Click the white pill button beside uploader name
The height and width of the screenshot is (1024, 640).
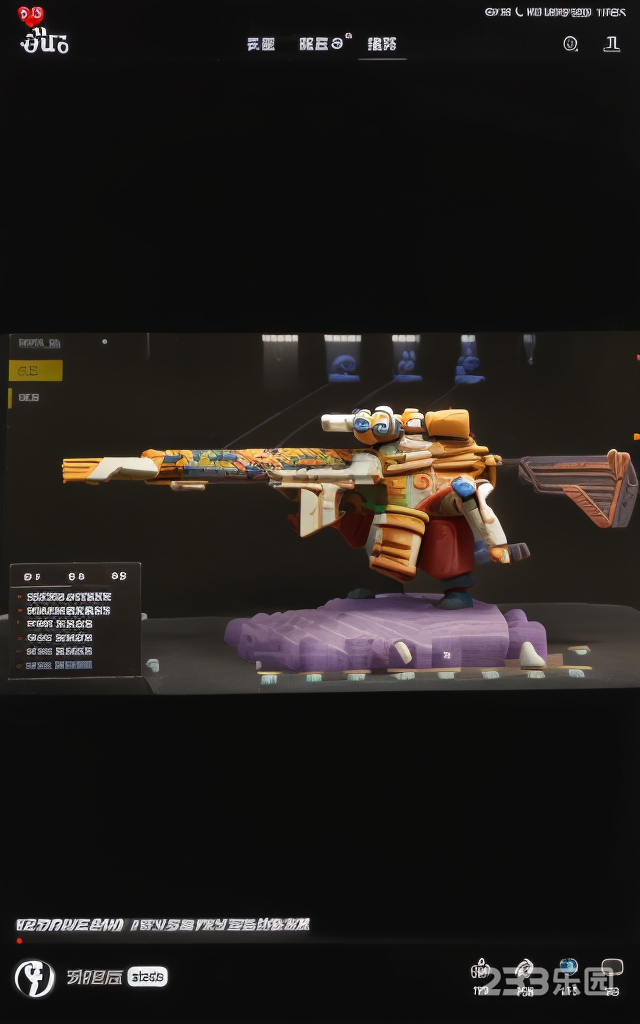click(x=148, y=977)
